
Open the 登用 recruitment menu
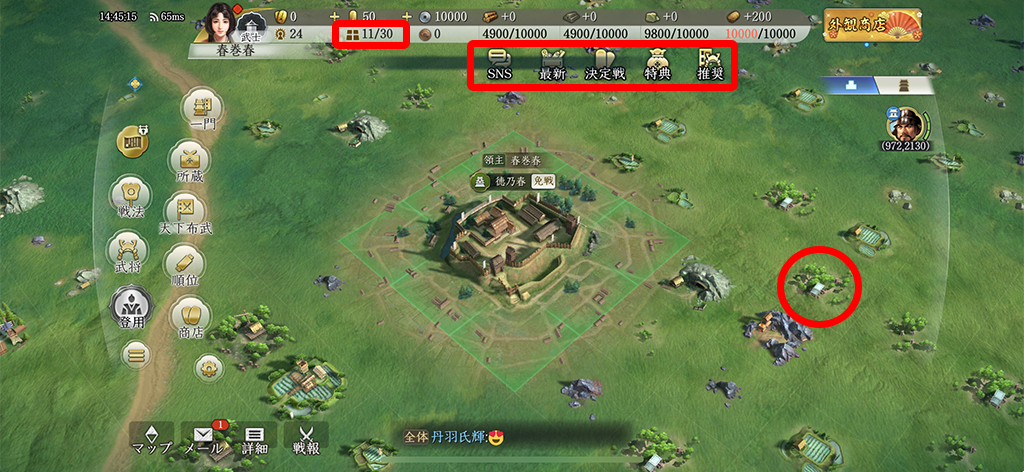(130, 306)
